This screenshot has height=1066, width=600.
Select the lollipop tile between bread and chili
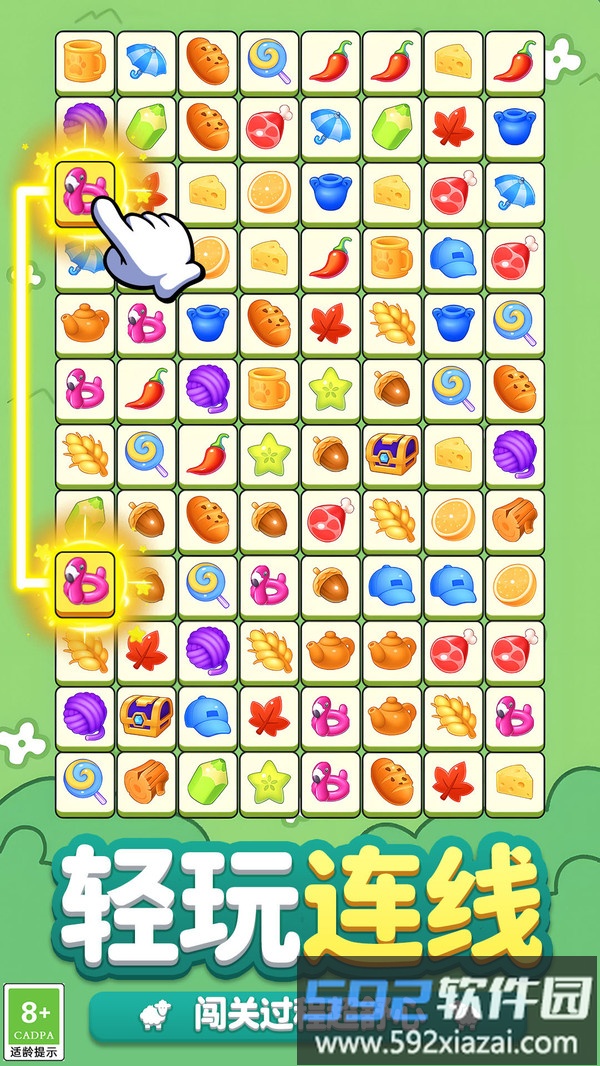pyautogui.click(x=269, y=63)
